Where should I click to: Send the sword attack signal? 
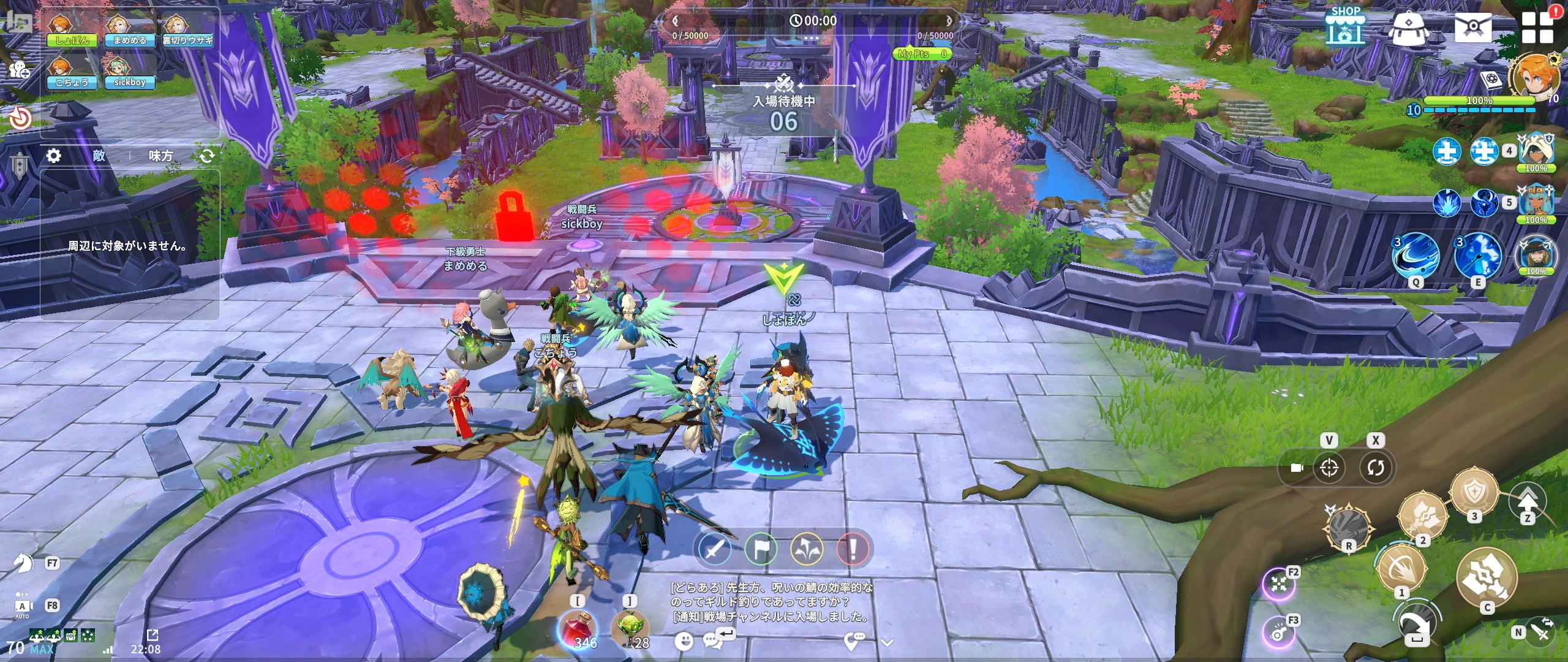click(715, 549)
